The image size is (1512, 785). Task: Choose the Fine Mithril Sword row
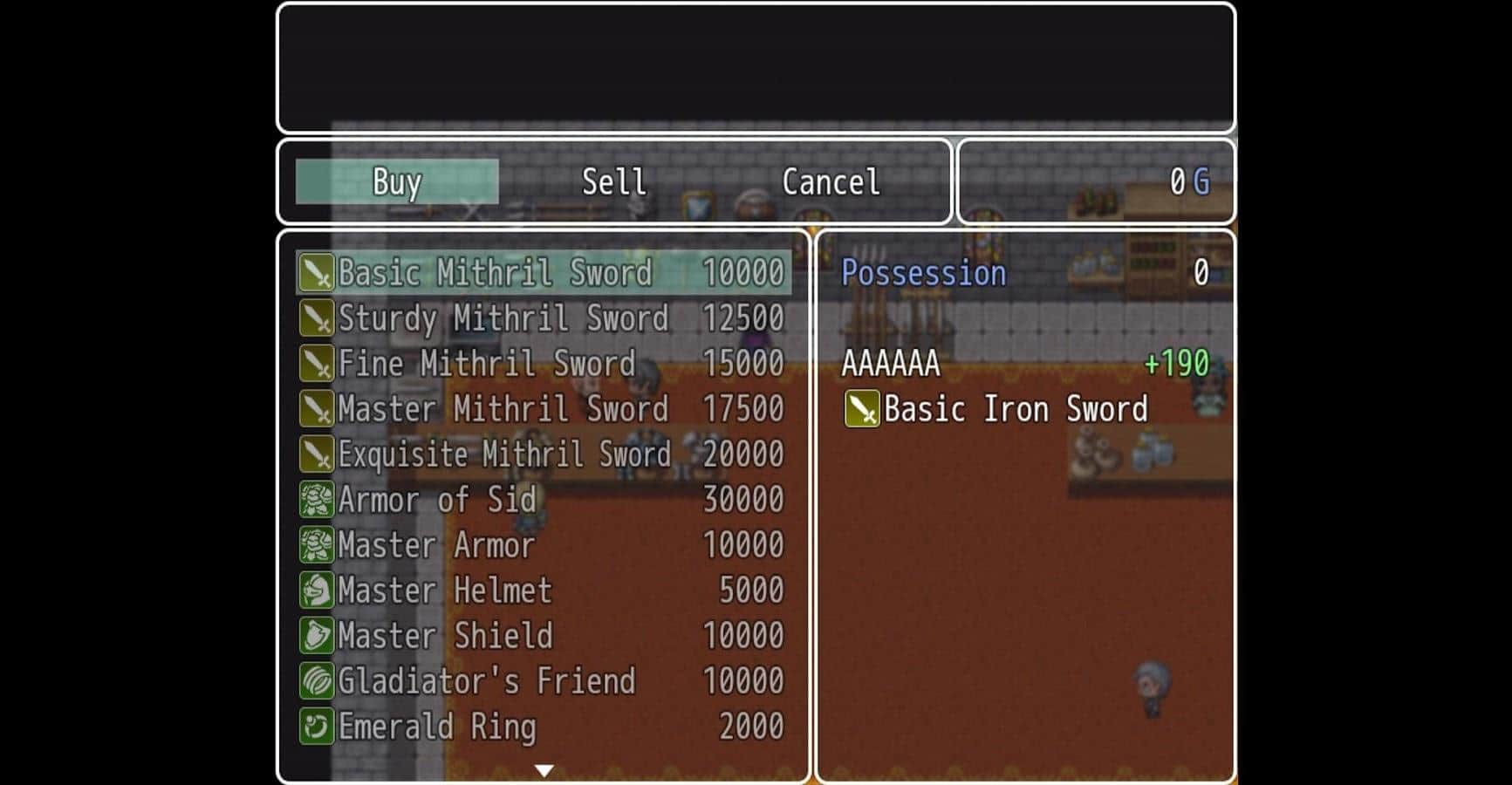543,364
